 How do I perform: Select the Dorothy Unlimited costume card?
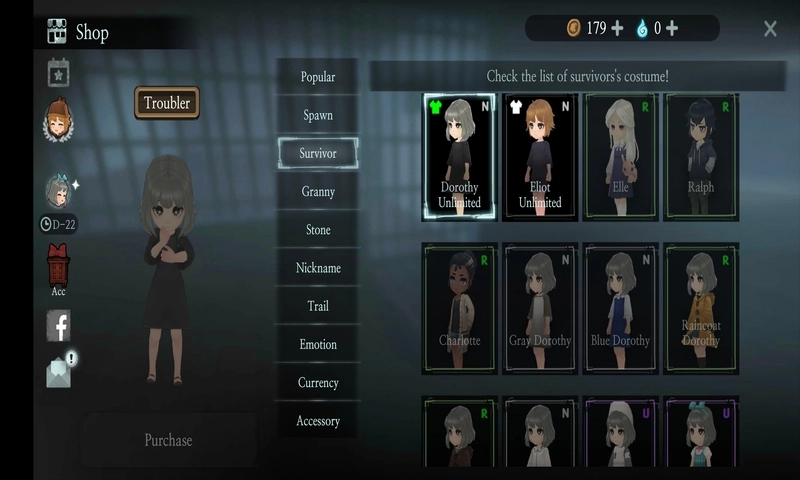click(x=460, y=157)
